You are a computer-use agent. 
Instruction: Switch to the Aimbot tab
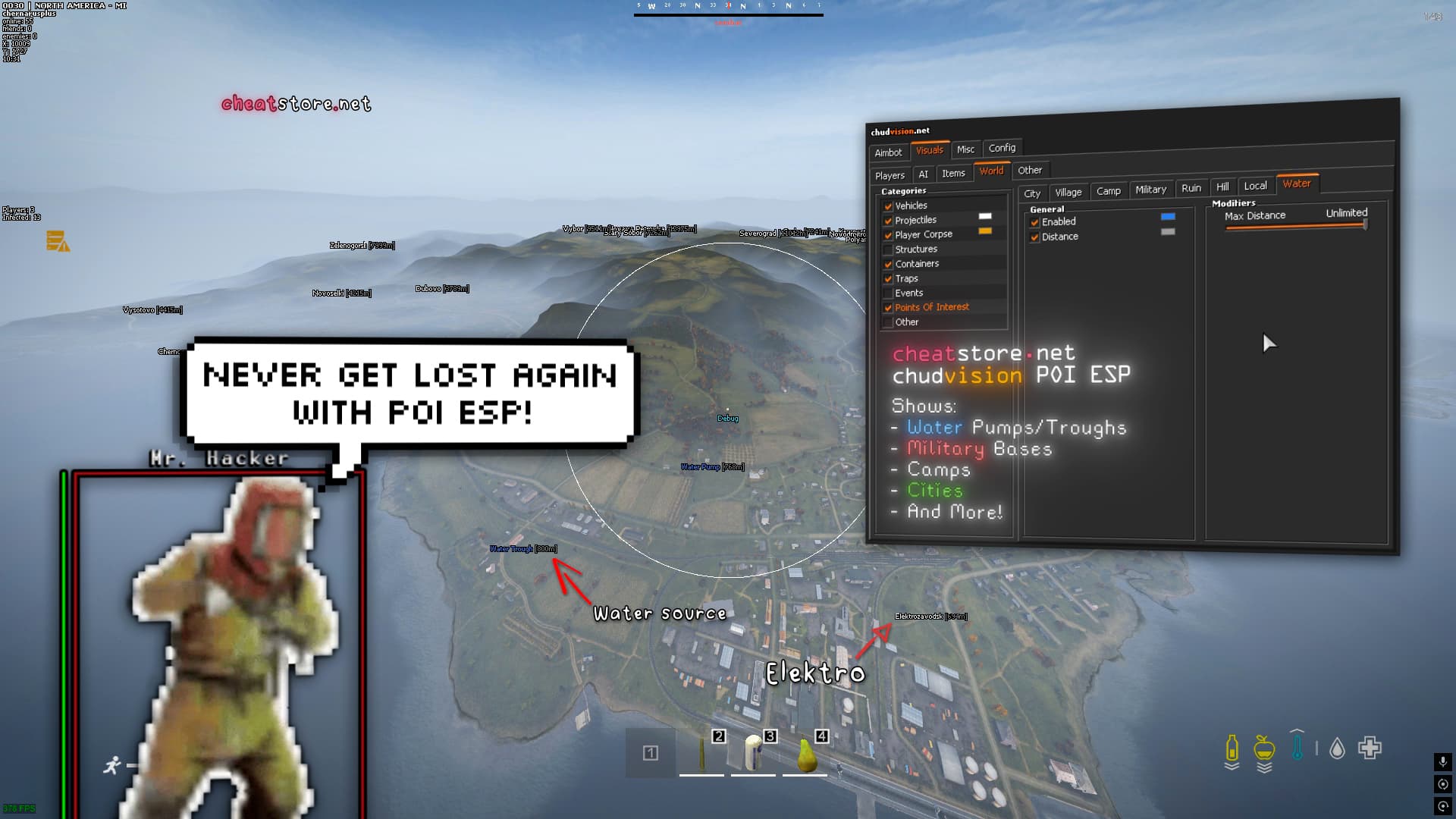888,152
